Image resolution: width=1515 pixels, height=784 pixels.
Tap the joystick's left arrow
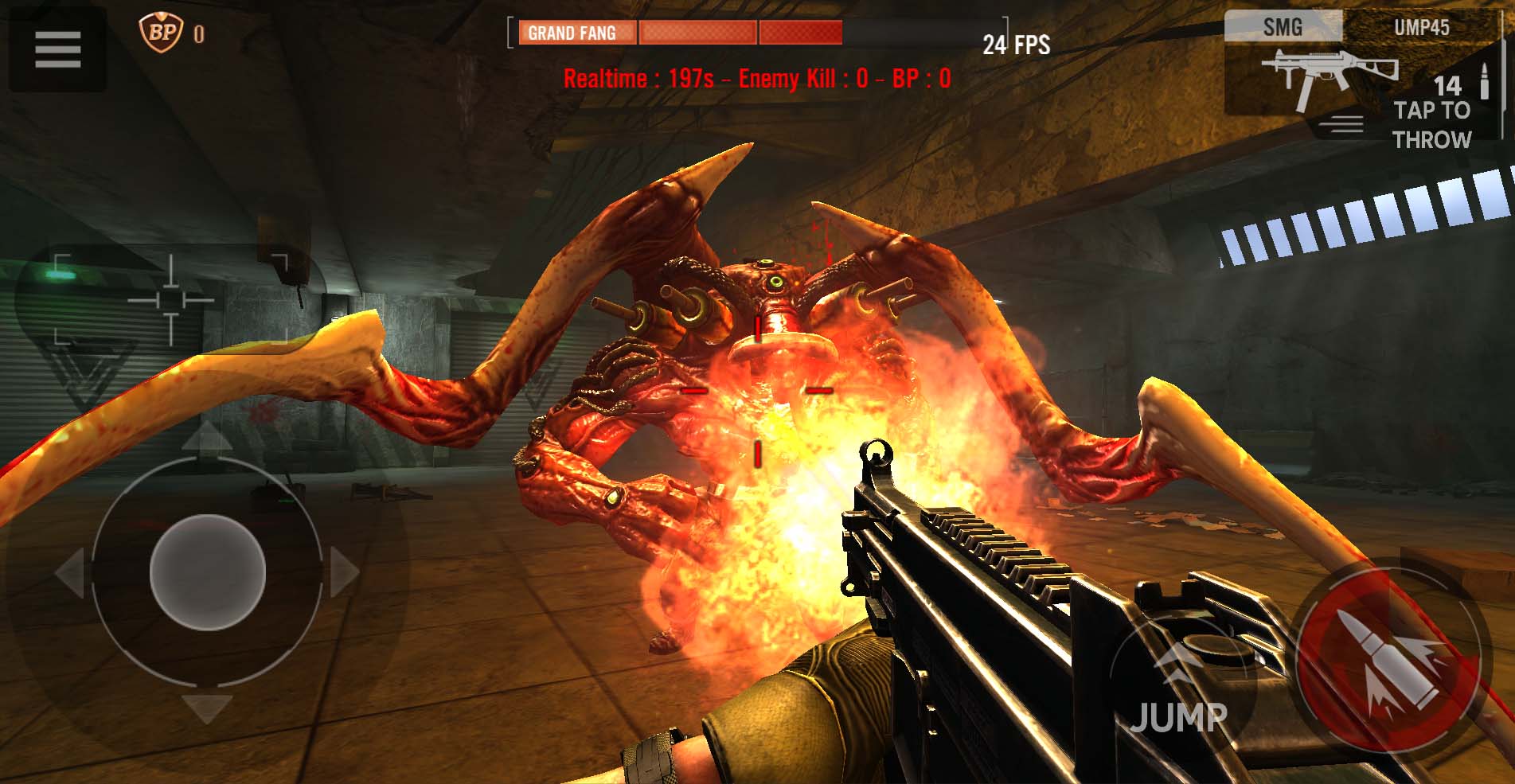pos(70,572)
